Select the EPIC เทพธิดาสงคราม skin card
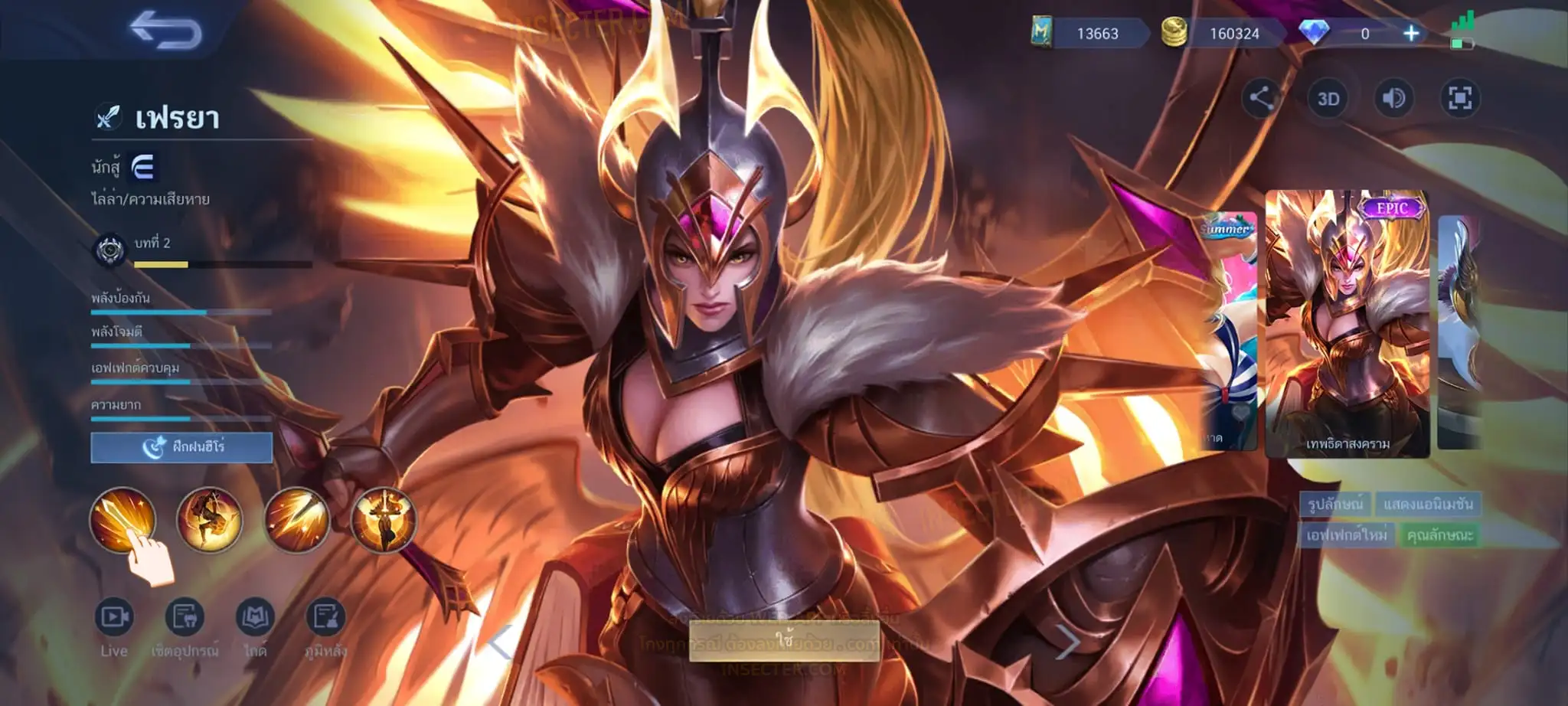 tap(1347, 325)
